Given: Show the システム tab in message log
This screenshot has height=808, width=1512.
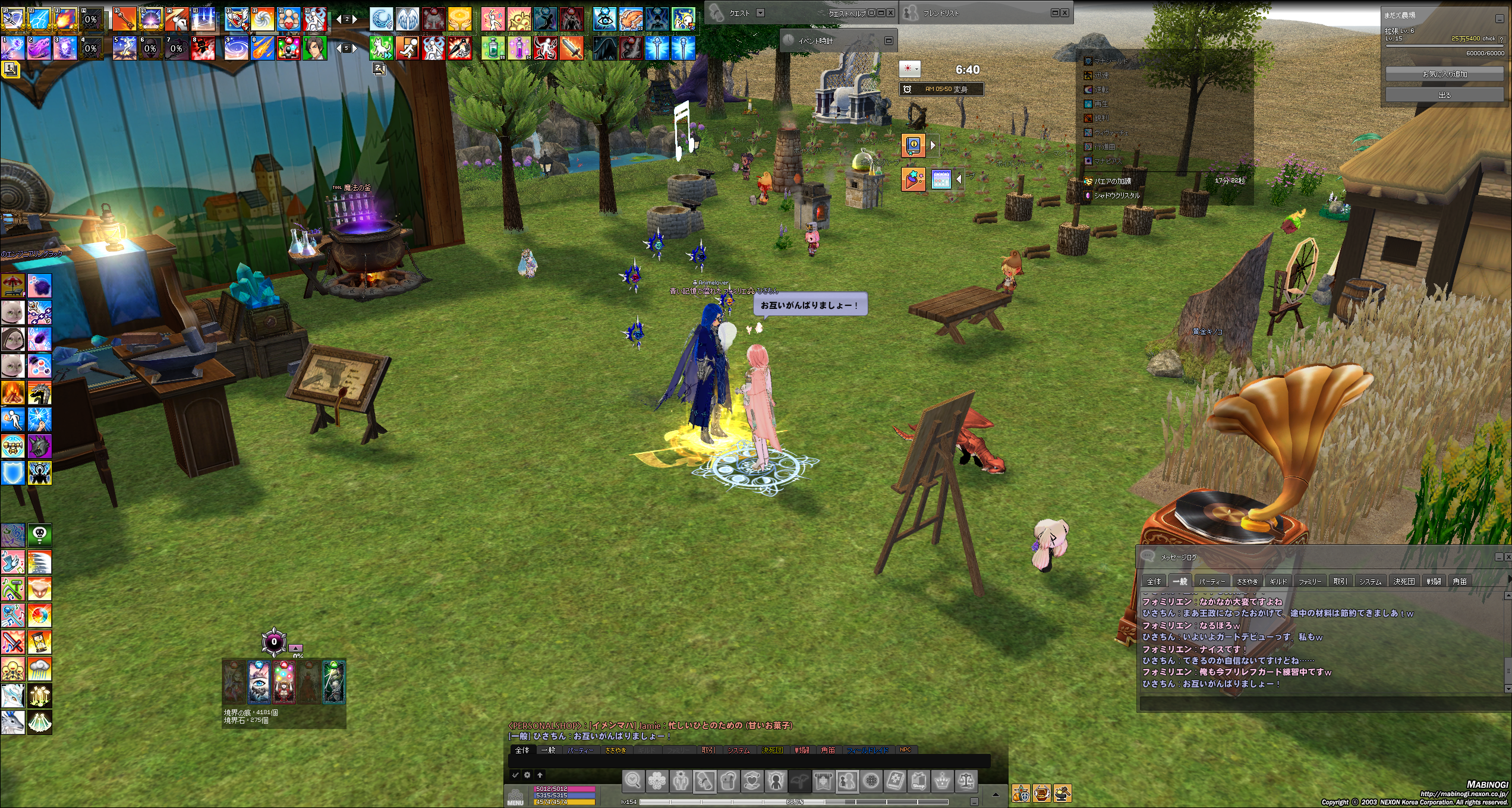Looking at the screenshot, I should click(1370, 581).
